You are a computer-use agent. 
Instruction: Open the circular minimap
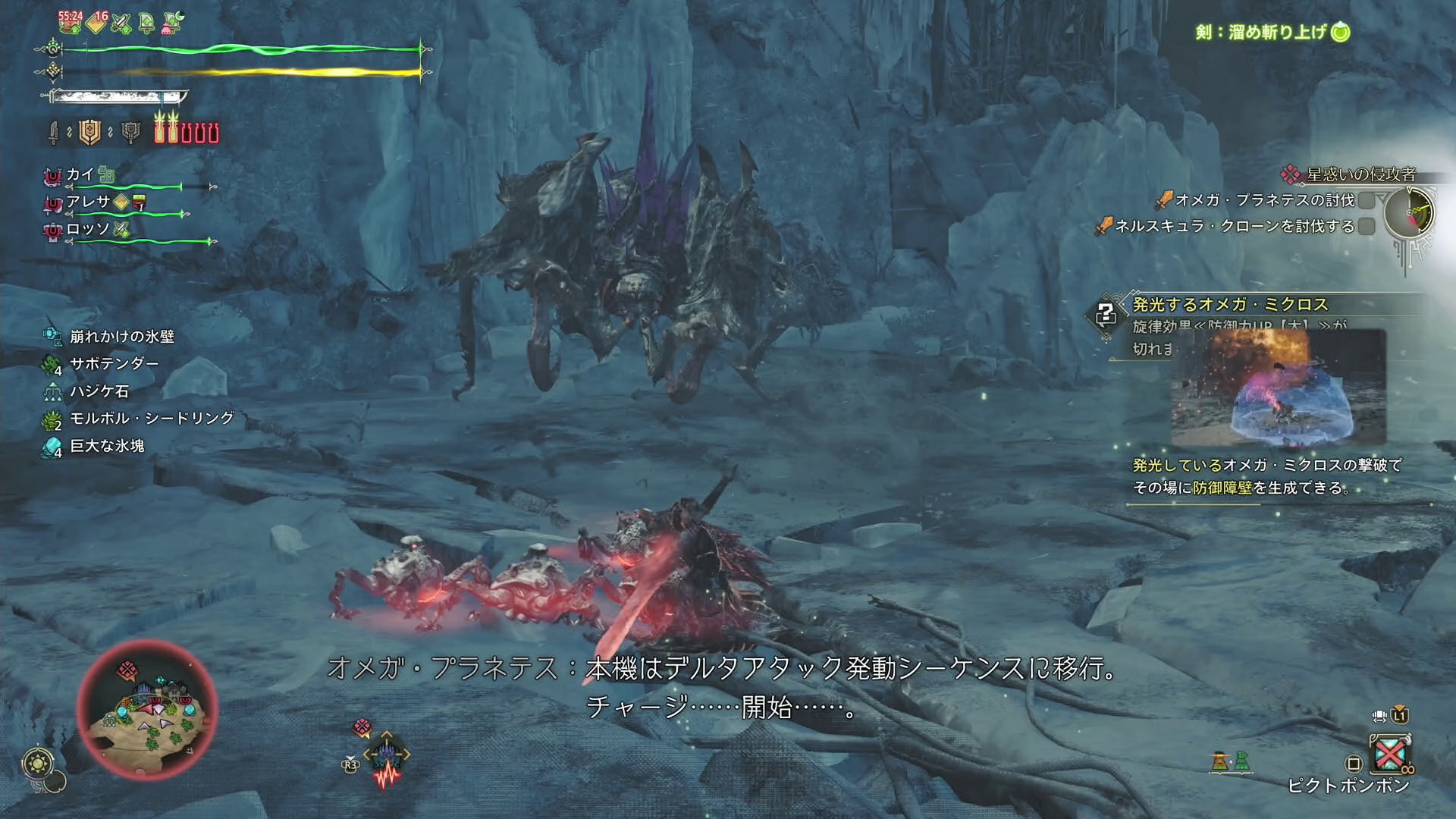click(x=149, y=710)
